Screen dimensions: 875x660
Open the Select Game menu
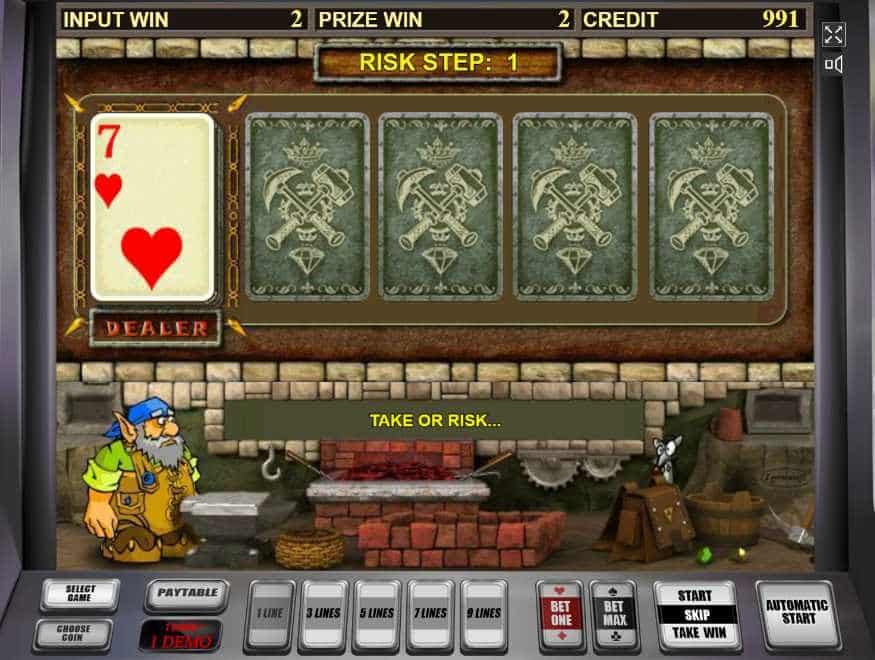[x=80, y=595]
